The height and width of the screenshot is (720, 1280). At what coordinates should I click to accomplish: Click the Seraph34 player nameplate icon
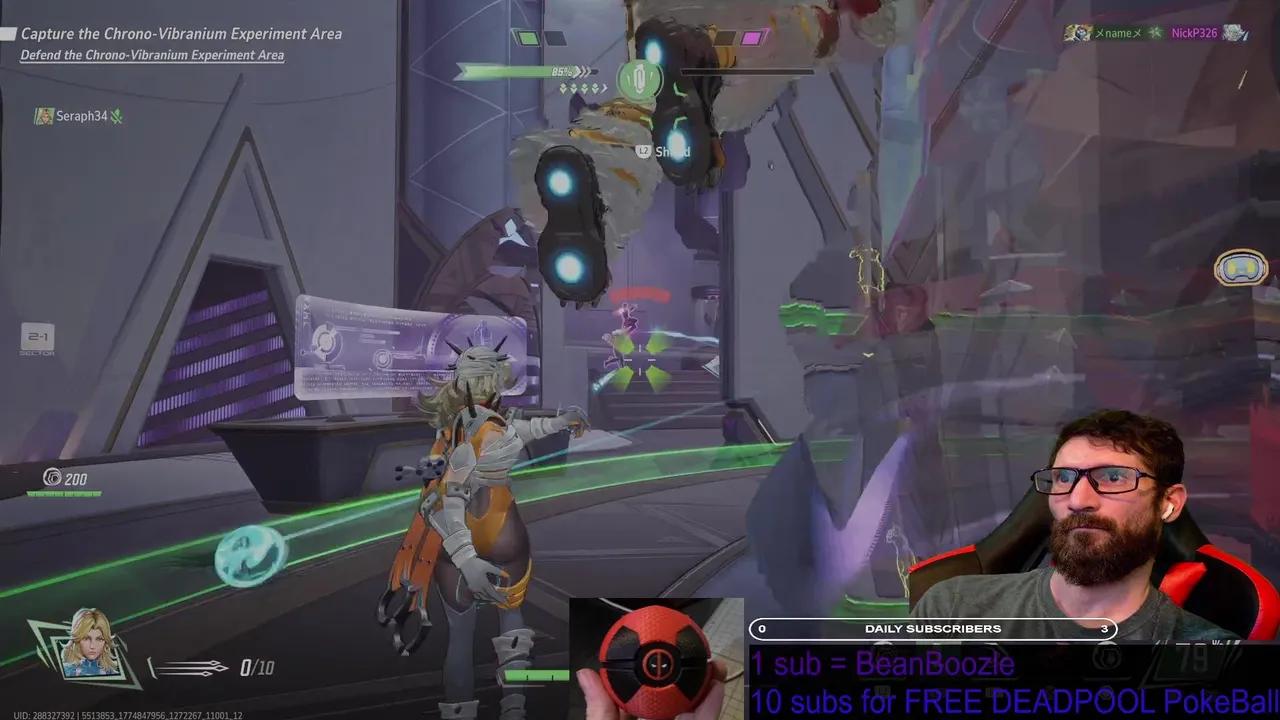(x=44, y=116)
